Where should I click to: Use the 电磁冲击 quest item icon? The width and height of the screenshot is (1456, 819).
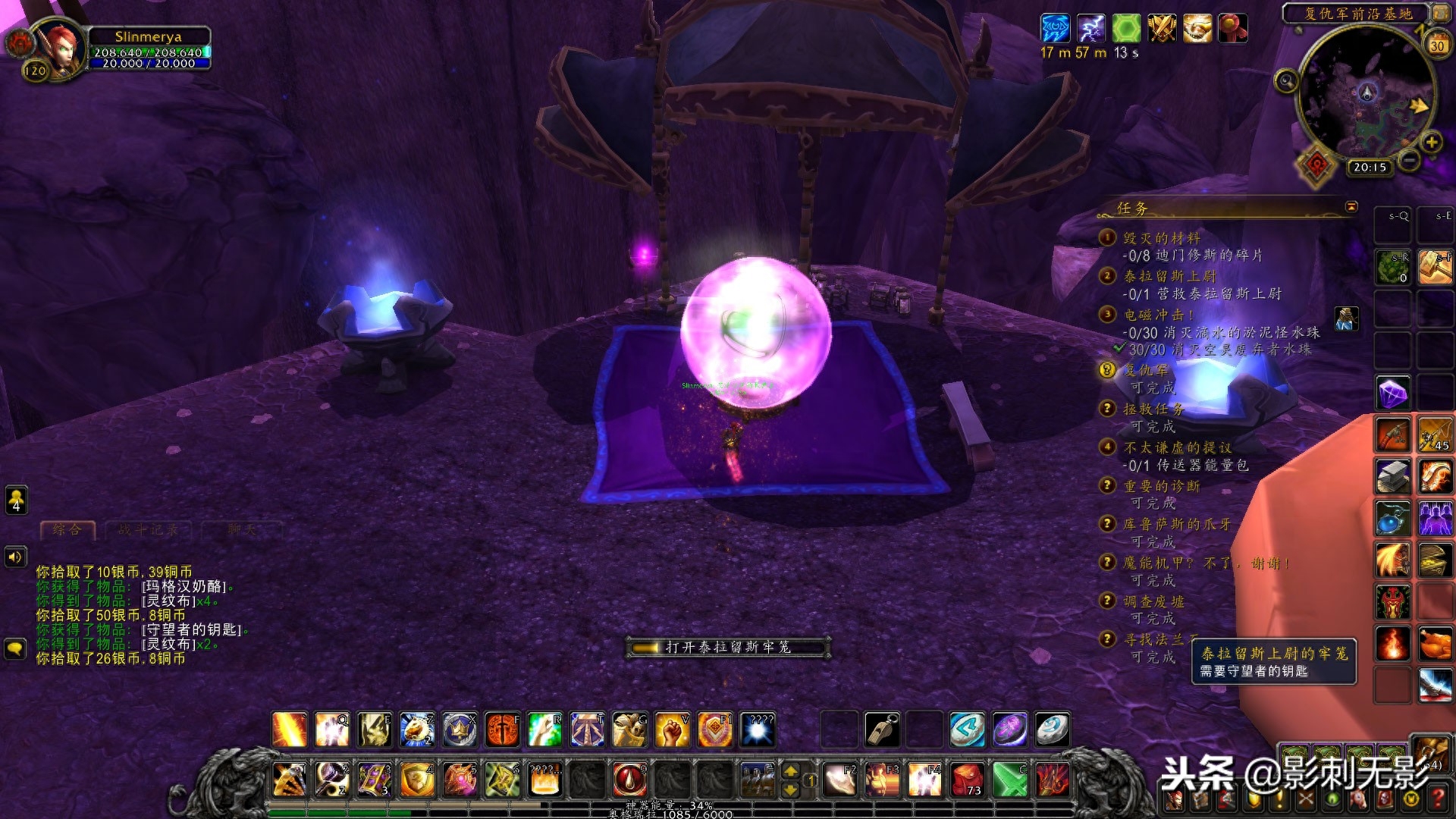1346,318
